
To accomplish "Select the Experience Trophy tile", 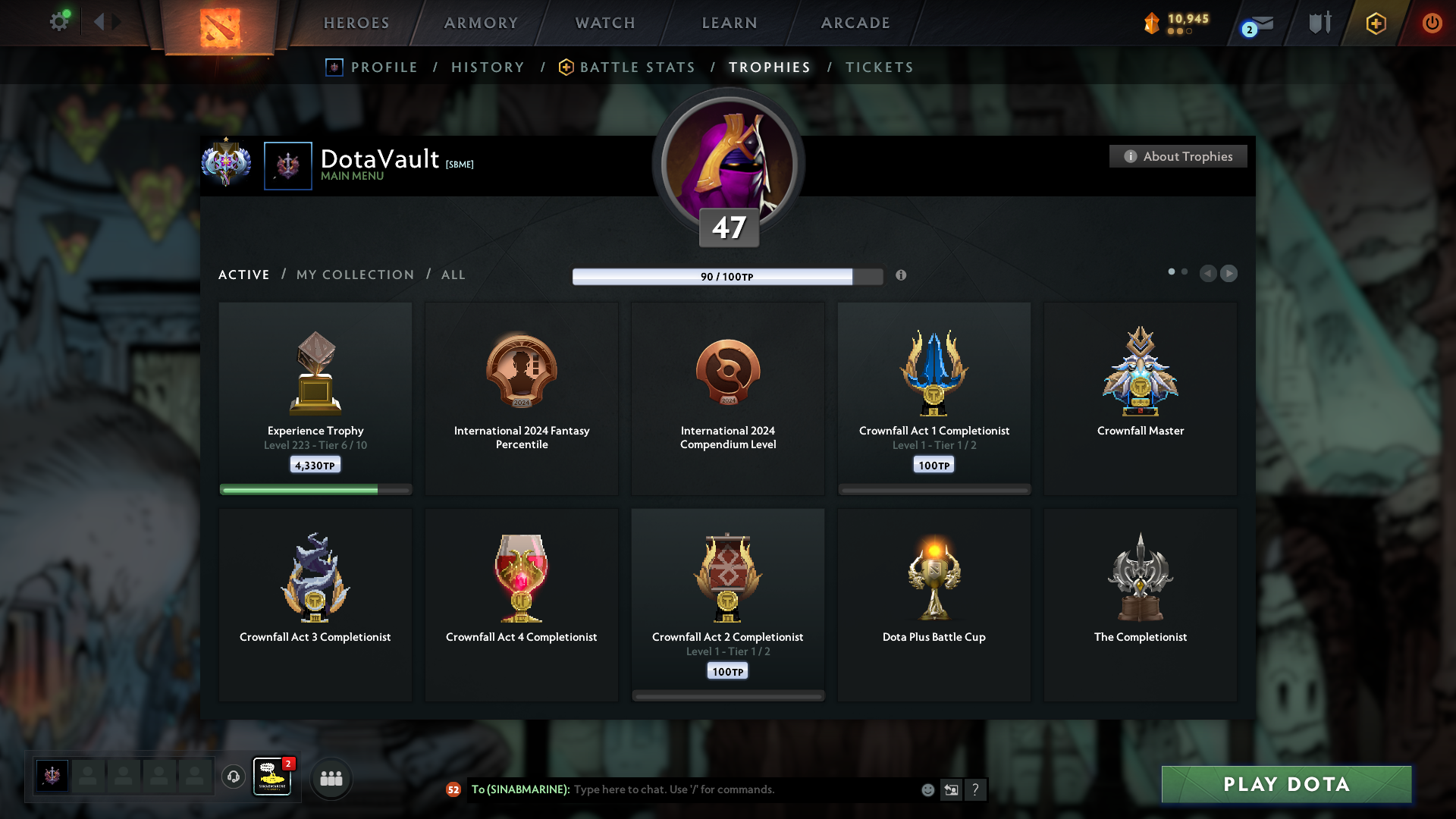I will point(315,398).
